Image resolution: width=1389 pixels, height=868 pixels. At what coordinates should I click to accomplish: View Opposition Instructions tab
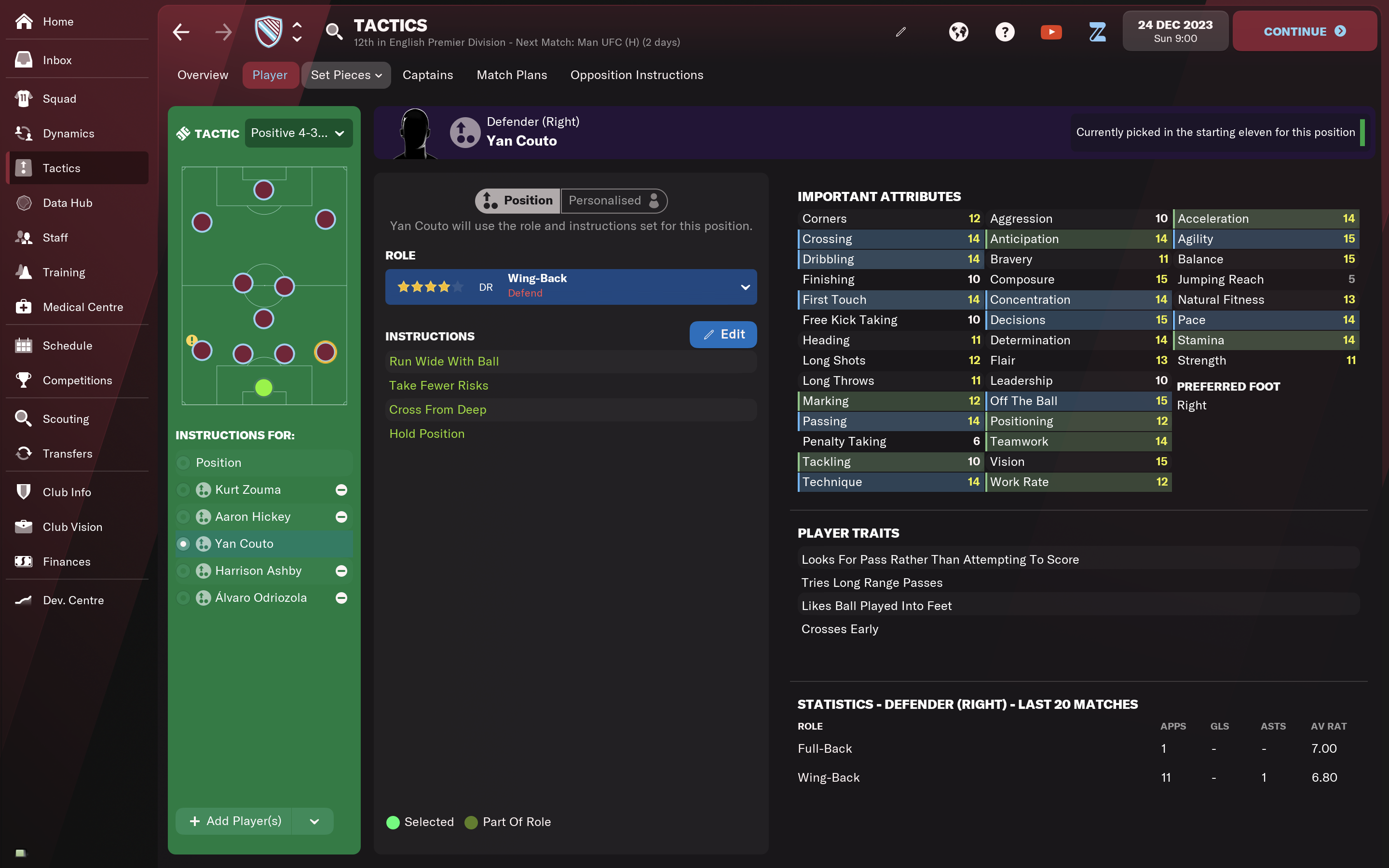[x=637, y=75]
